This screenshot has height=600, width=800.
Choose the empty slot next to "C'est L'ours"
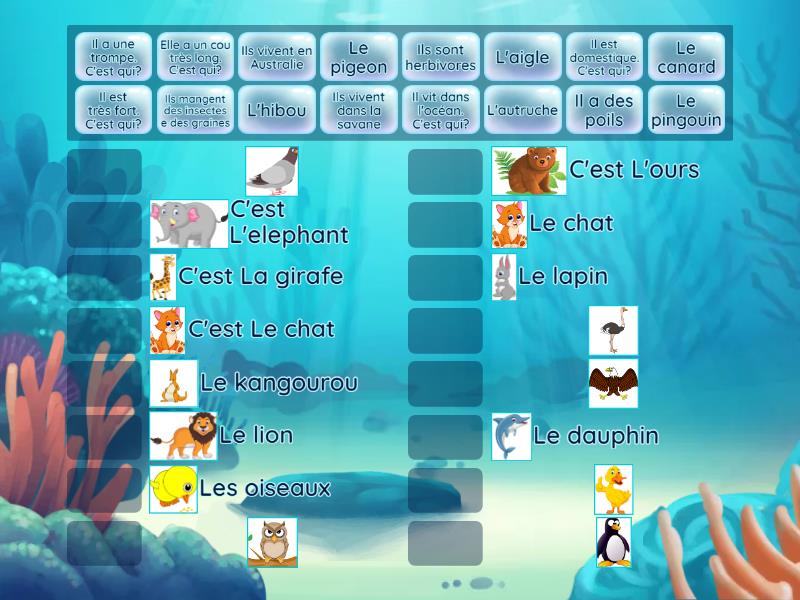click(445, 172)
